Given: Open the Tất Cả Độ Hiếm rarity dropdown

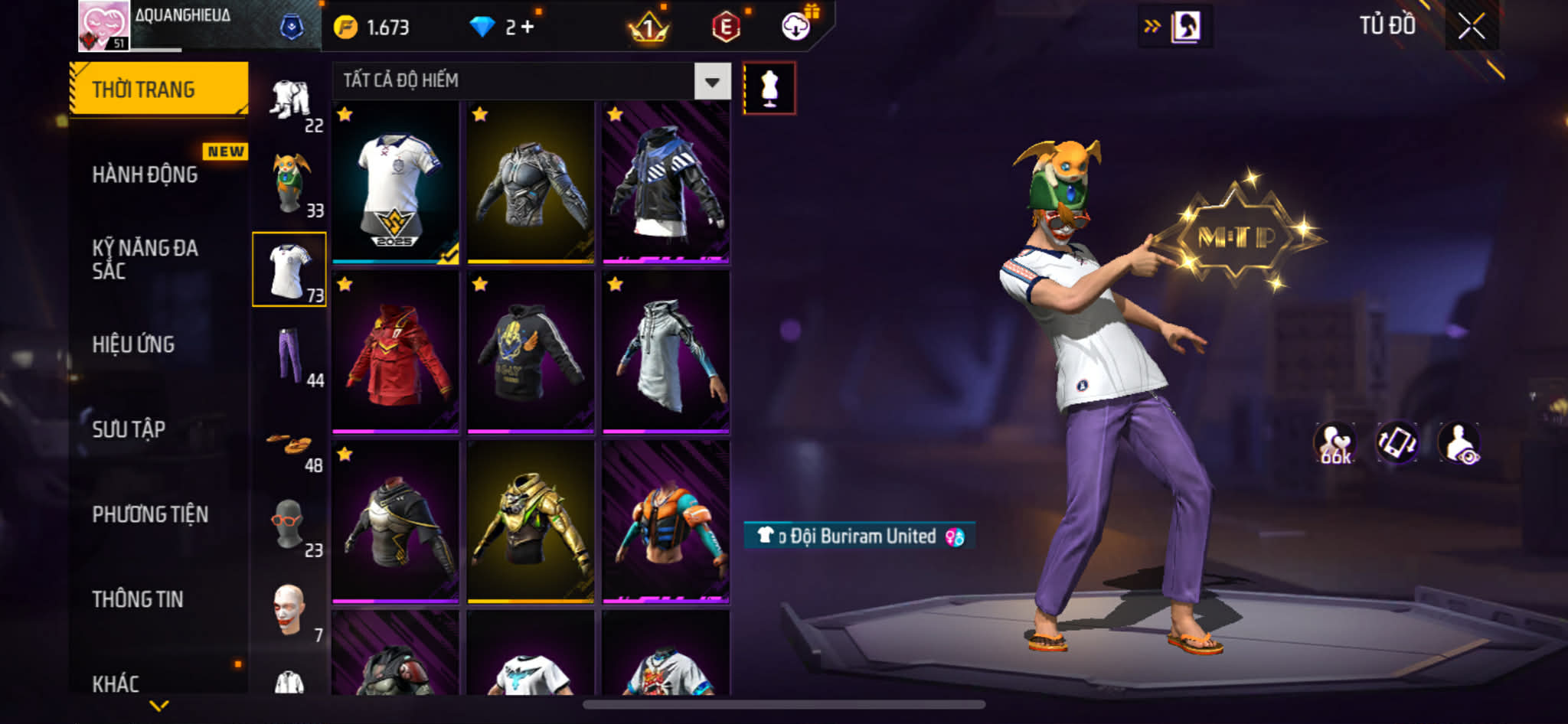Looking at the screenshot, I should [x=712, y=81].
